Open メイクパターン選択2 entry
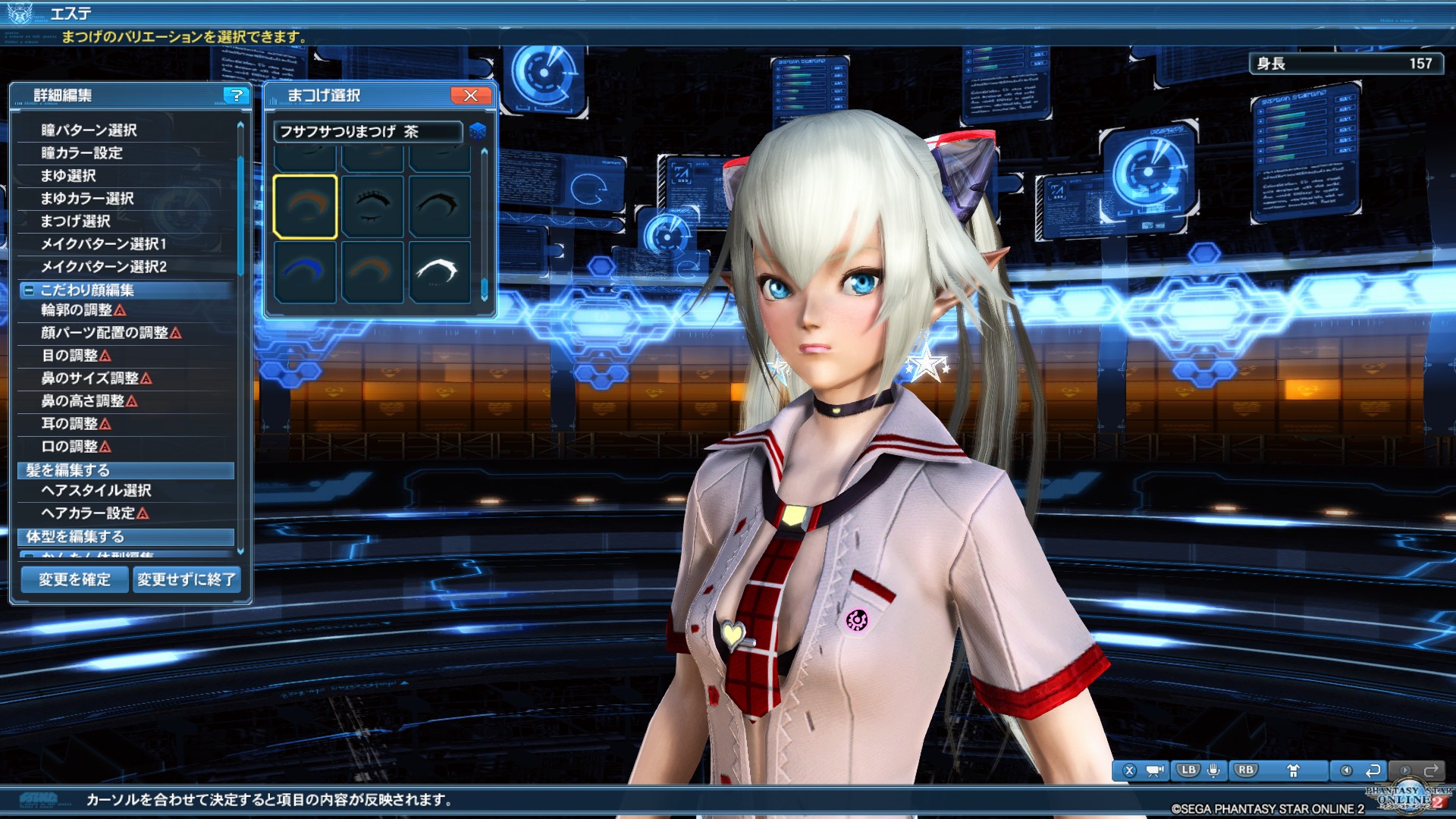 (x=103, y=267)
